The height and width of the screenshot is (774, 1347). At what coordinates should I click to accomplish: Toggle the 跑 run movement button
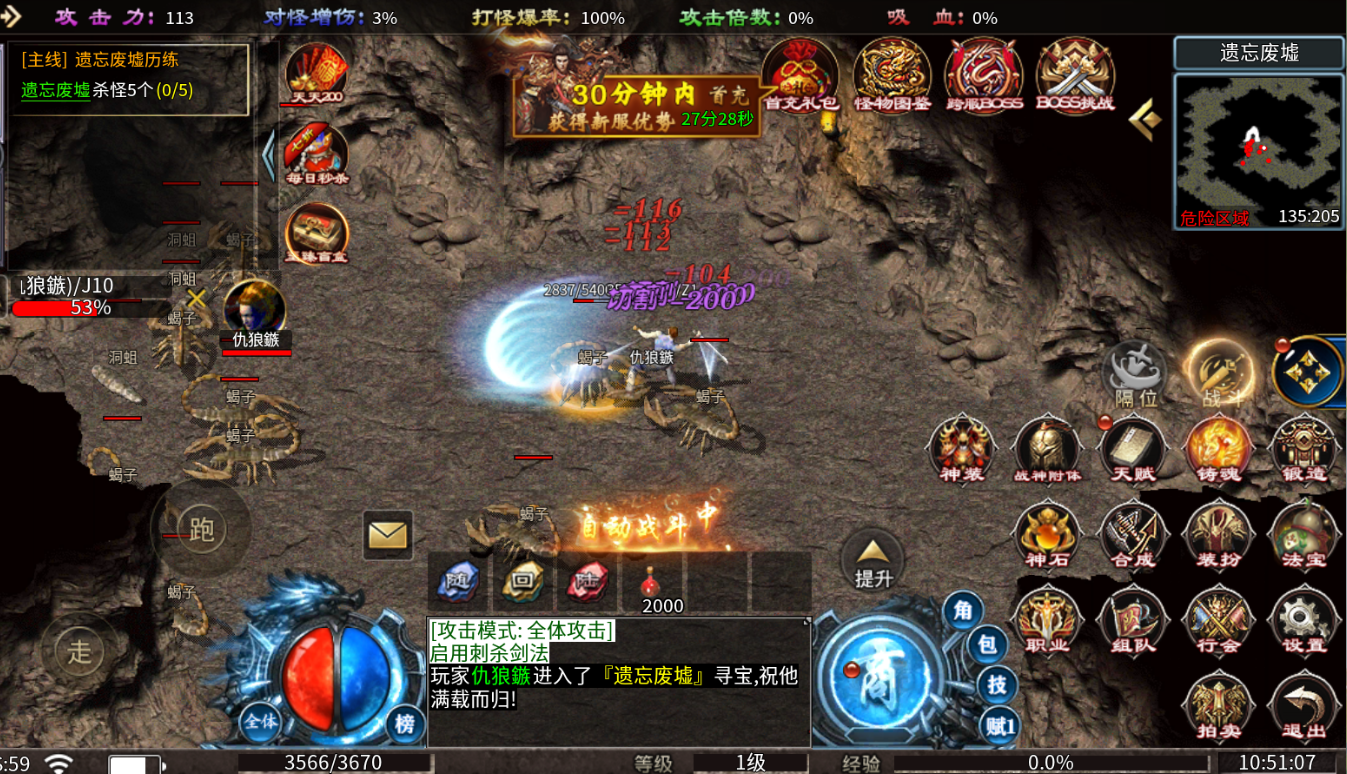(x=201, y=529)
